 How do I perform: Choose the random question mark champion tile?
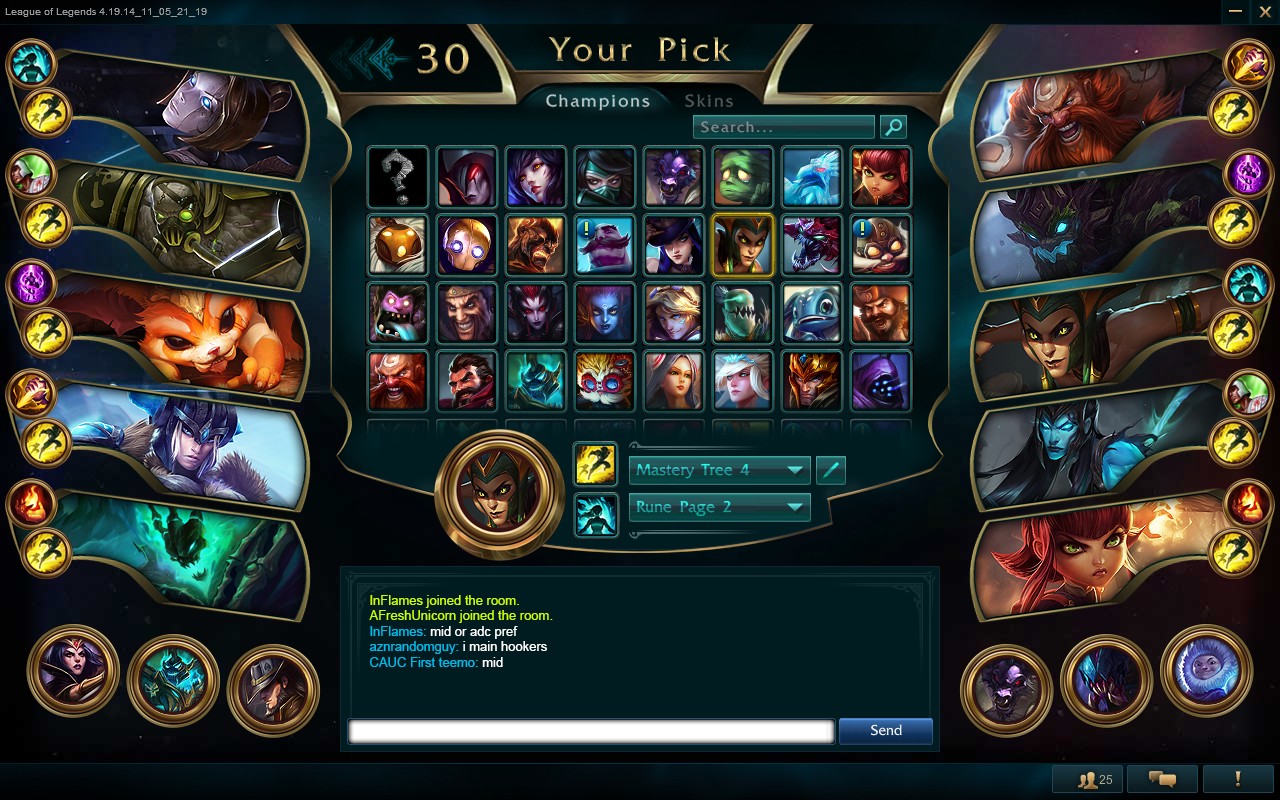pos(398,177)
